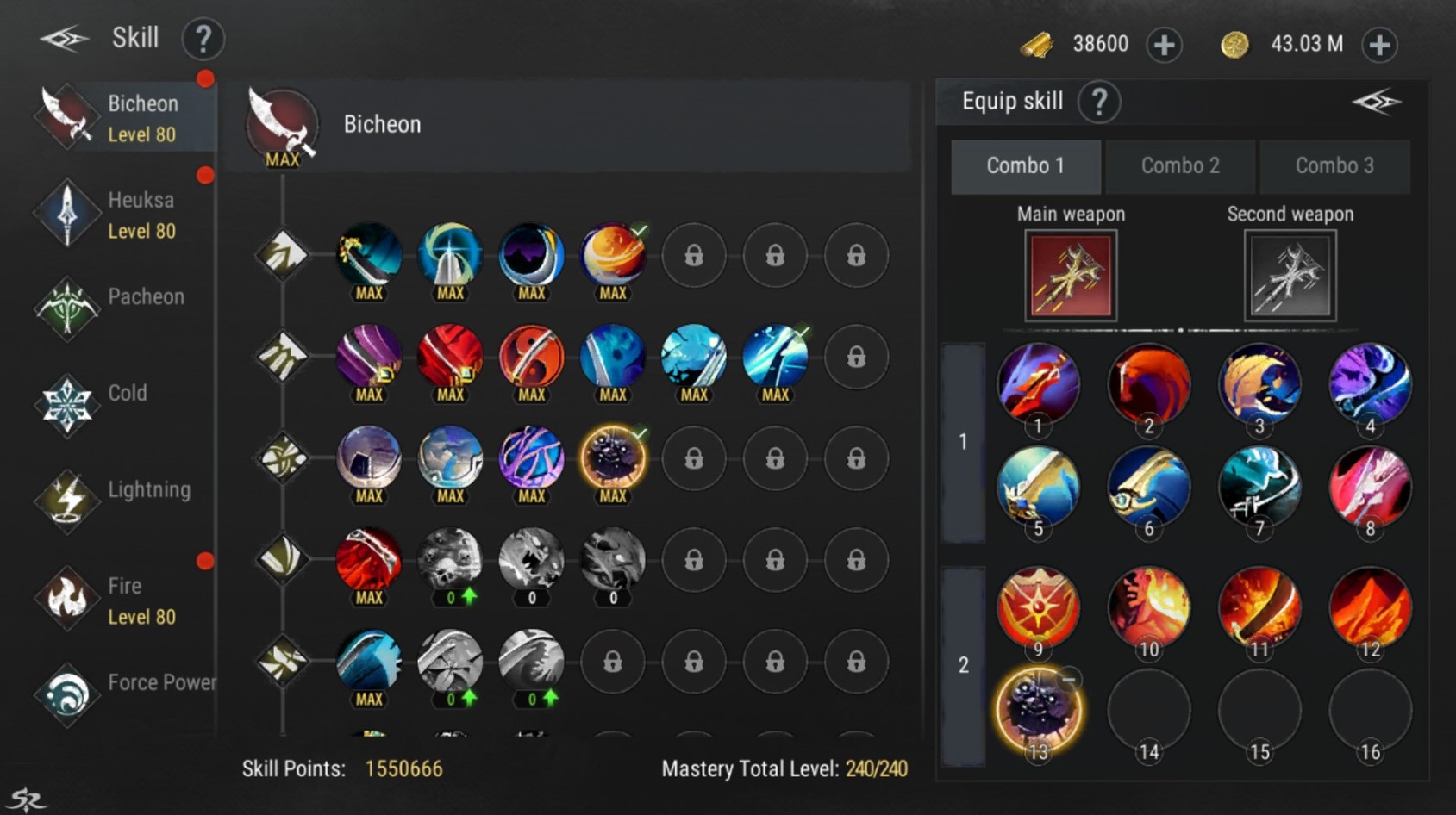Open the Combo 3 loadout
Image resolution: width=1456 pixels, height=815 pixels.
1335,165
